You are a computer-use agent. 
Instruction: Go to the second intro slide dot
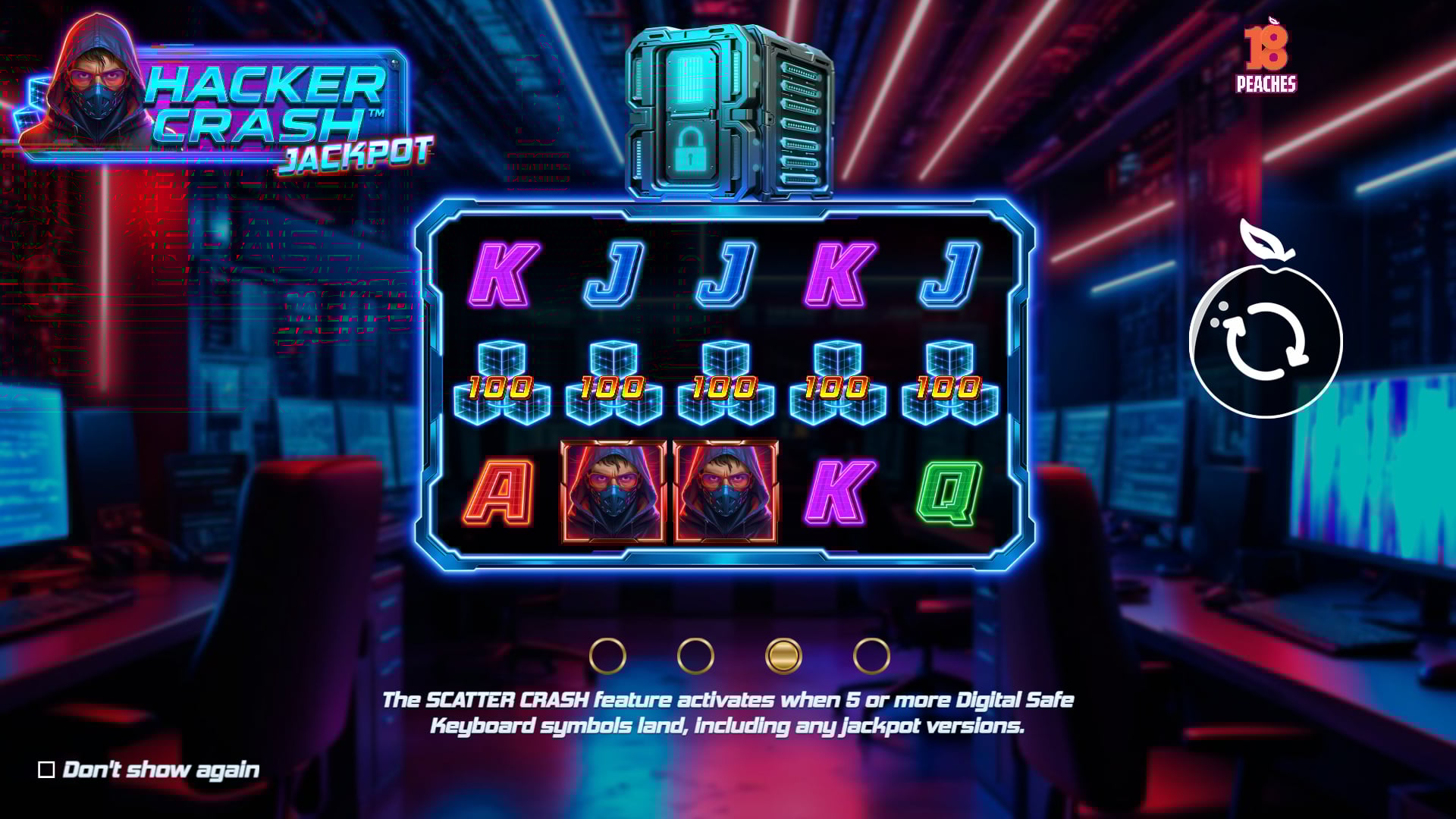coord(695,656)
